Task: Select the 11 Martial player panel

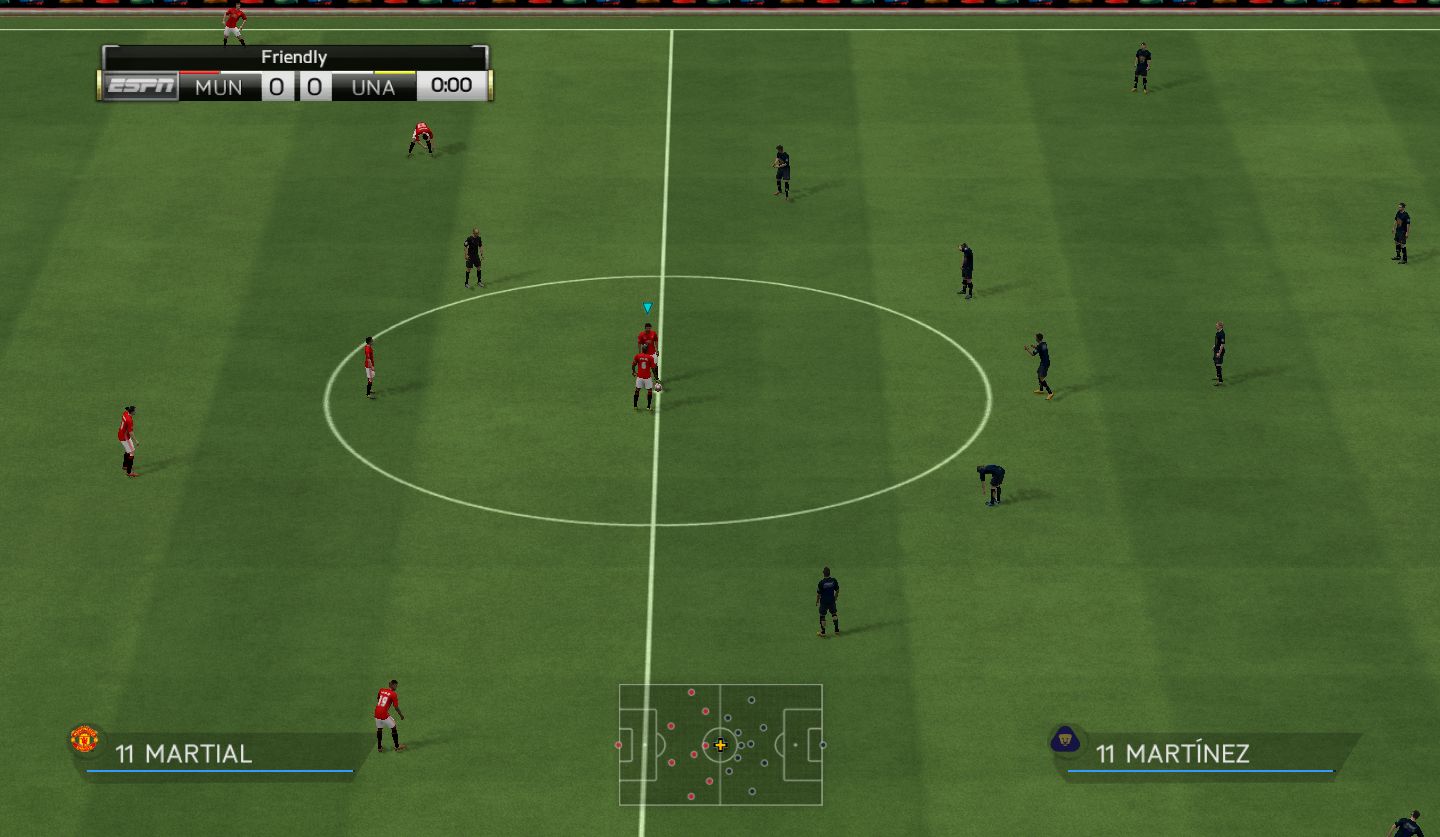Action: tap(220, 753)
